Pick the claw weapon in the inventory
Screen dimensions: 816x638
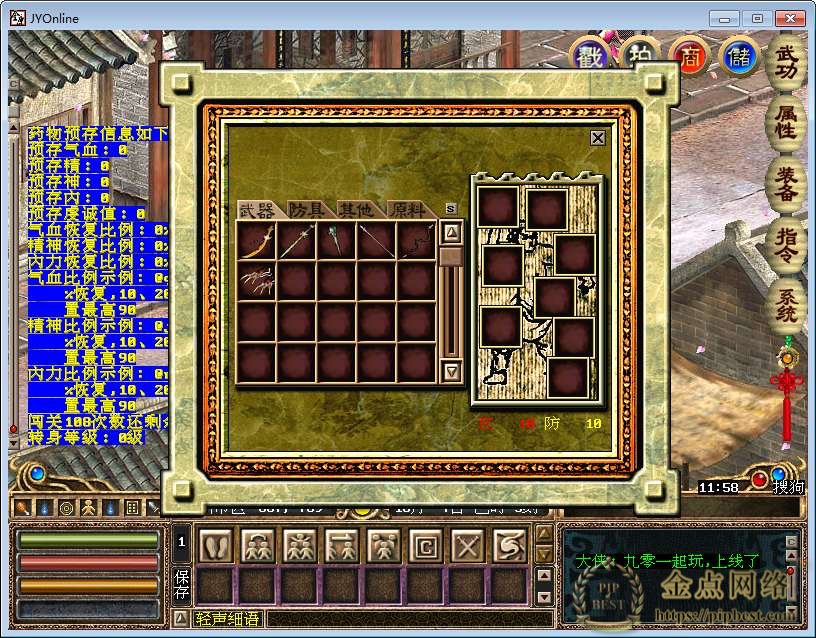[x=257, y=281]
